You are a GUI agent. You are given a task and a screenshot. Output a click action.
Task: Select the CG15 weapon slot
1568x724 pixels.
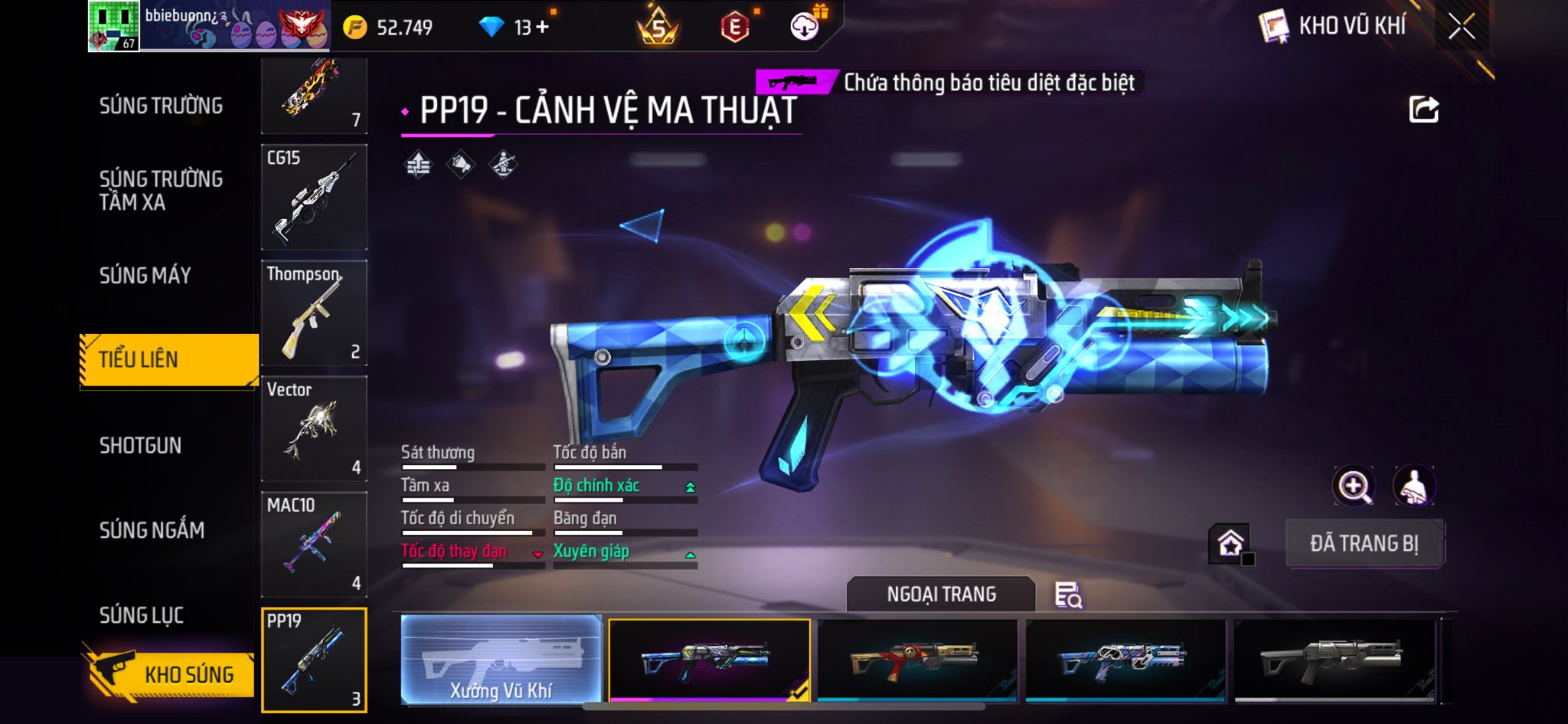(x=314, y=197)
